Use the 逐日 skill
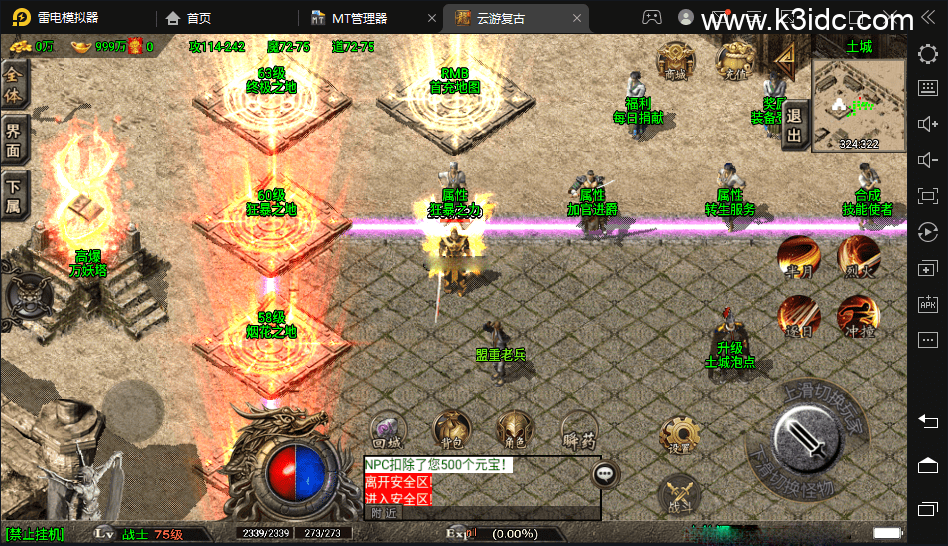 pyautogui.click(x=799, y=316)
